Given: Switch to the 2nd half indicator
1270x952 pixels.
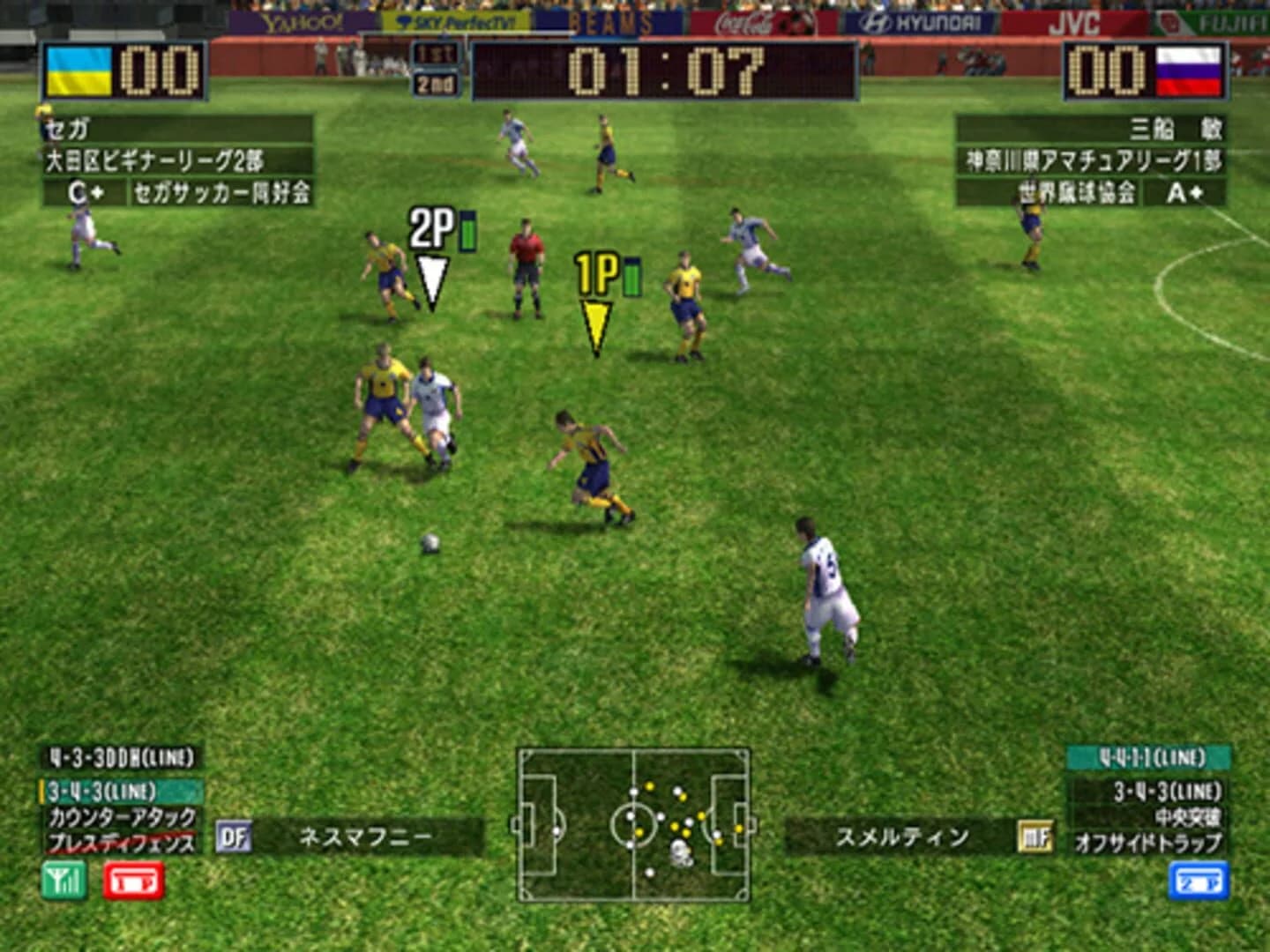Looking at the screenshot, I should pos(437,86).
